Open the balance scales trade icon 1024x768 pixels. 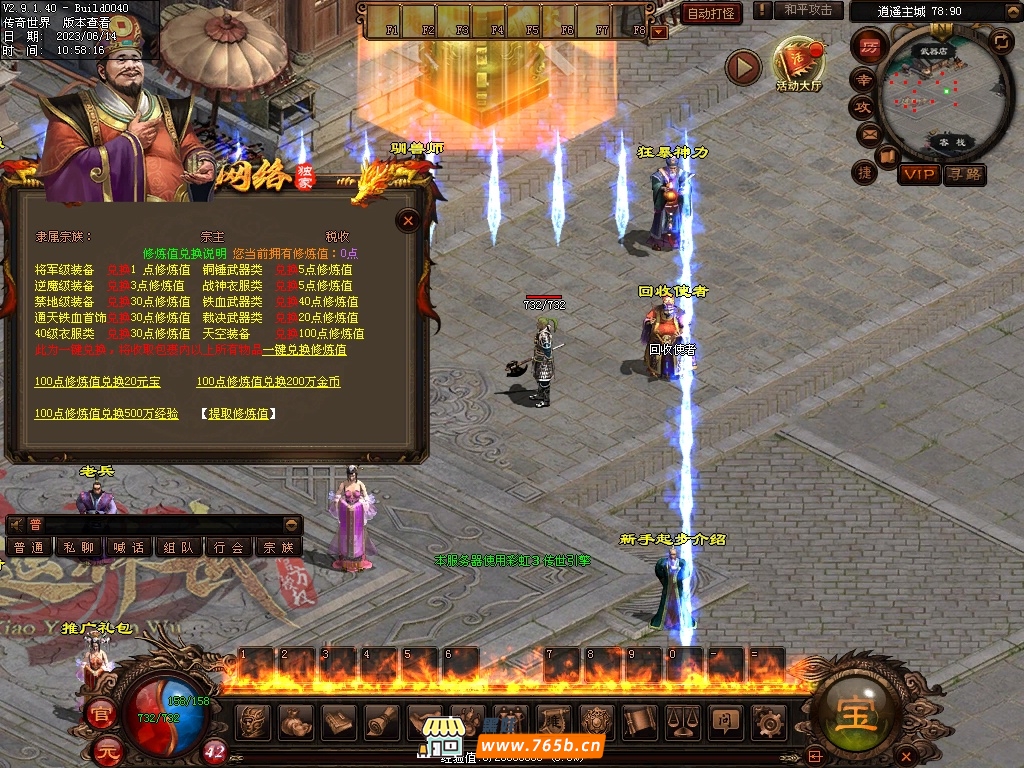(683, 720)
